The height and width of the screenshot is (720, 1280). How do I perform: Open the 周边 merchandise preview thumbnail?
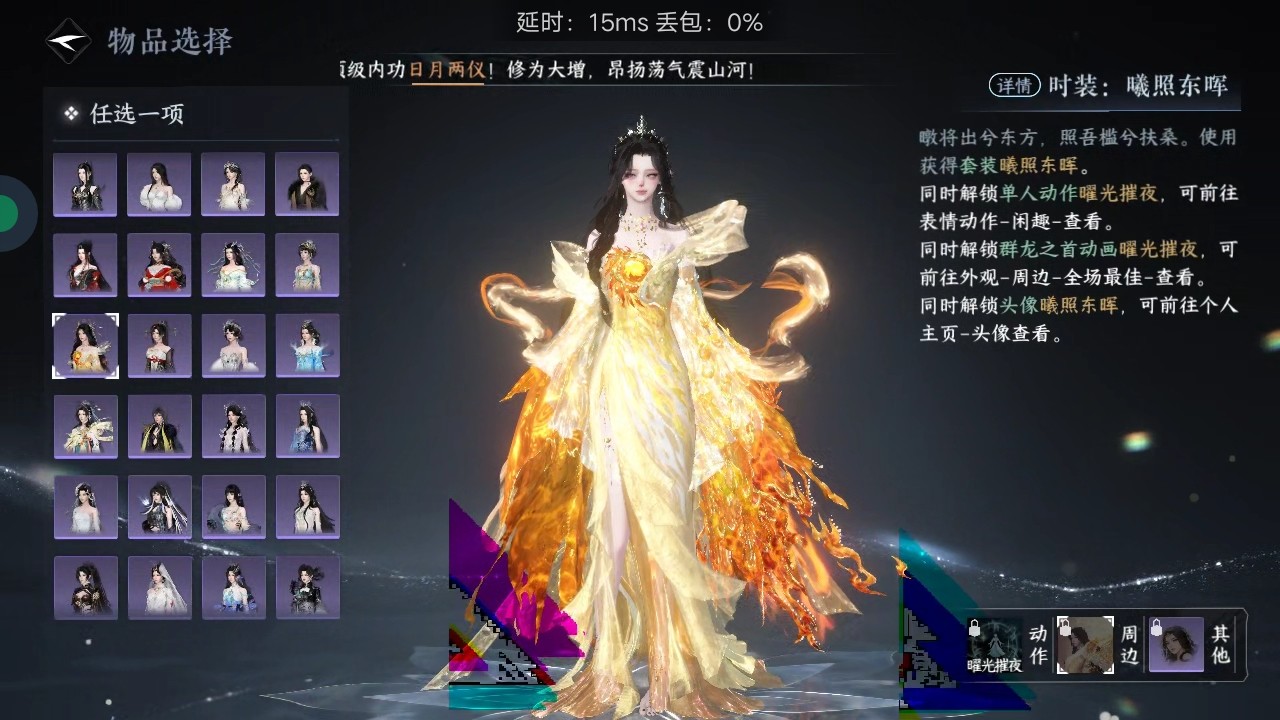pyautogui.click(x=1085, y=644)
